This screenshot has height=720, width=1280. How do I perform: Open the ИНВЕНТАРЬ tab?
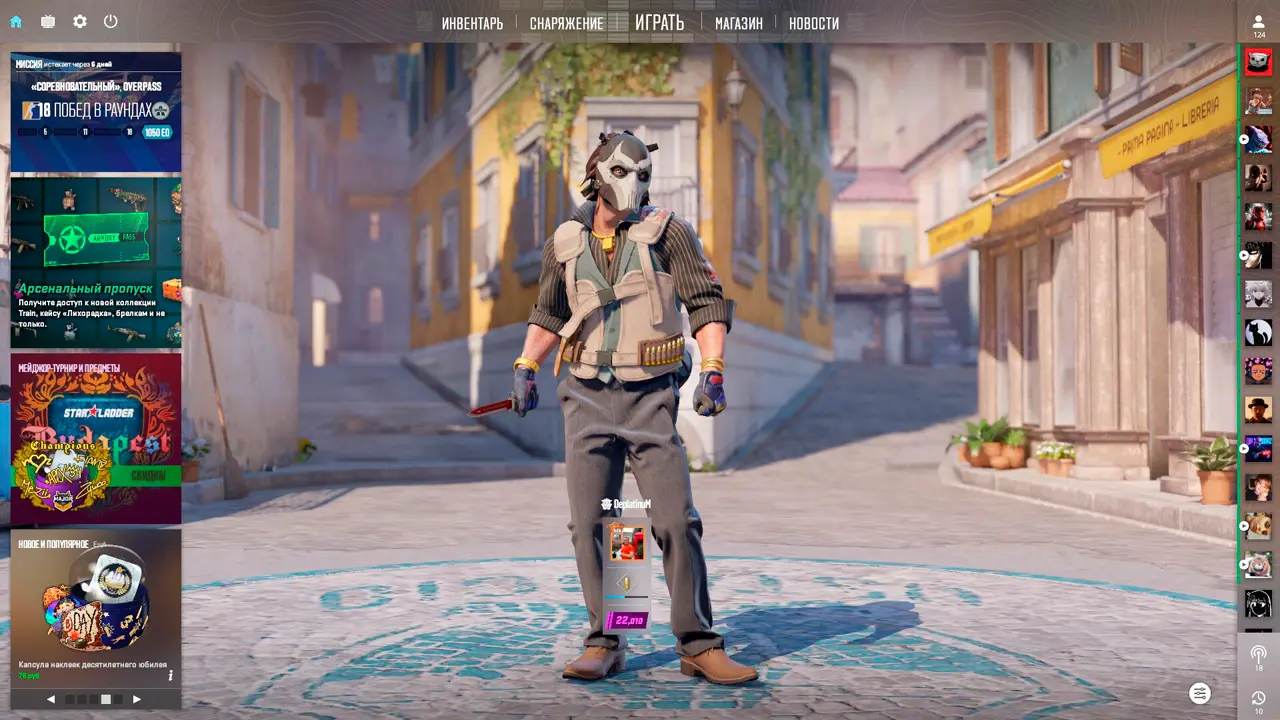coord(472,23)
